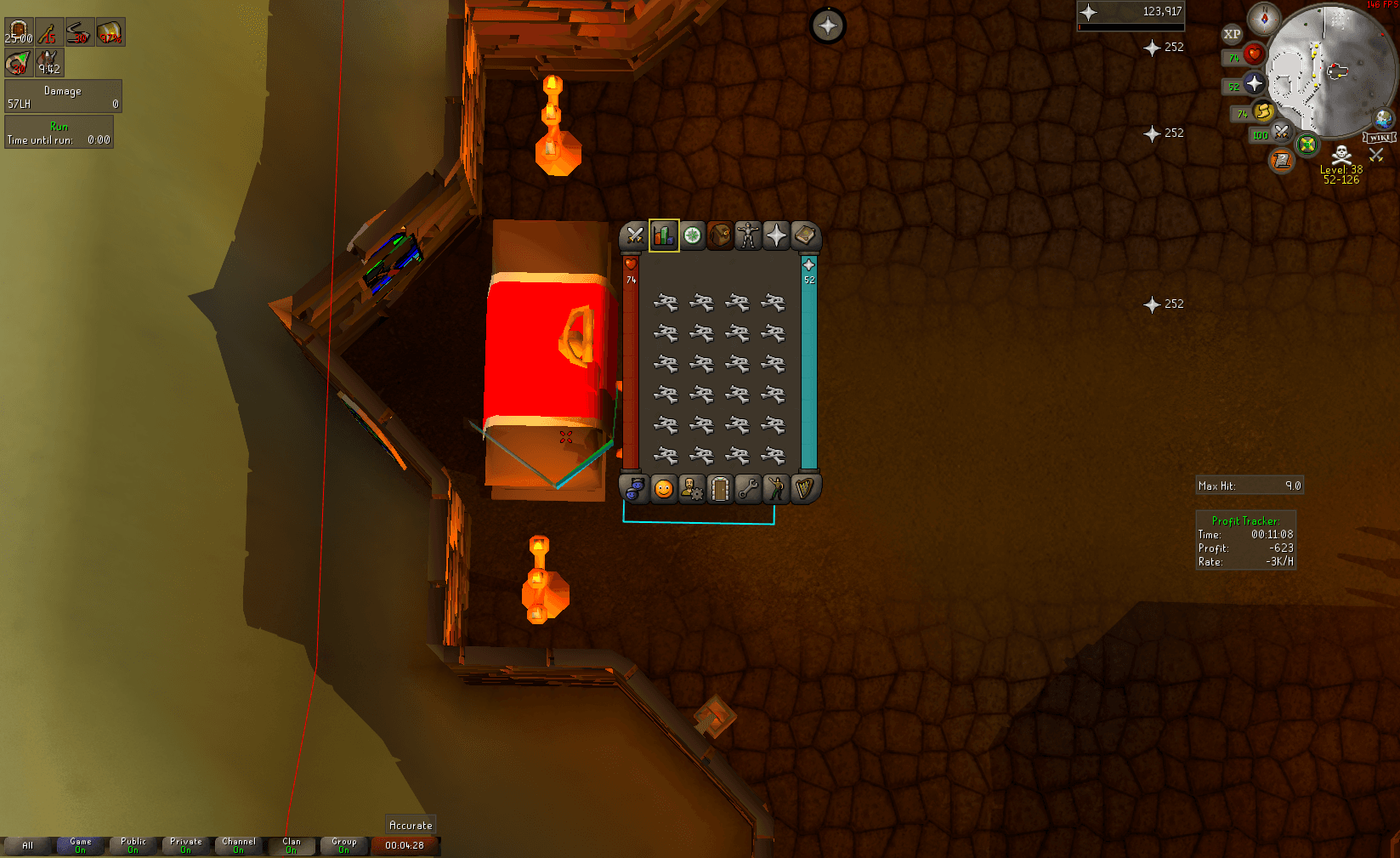Toggle run energy boot orb
The width and height of the screenshot is (1400, 858).
(x=1263, y=111)
